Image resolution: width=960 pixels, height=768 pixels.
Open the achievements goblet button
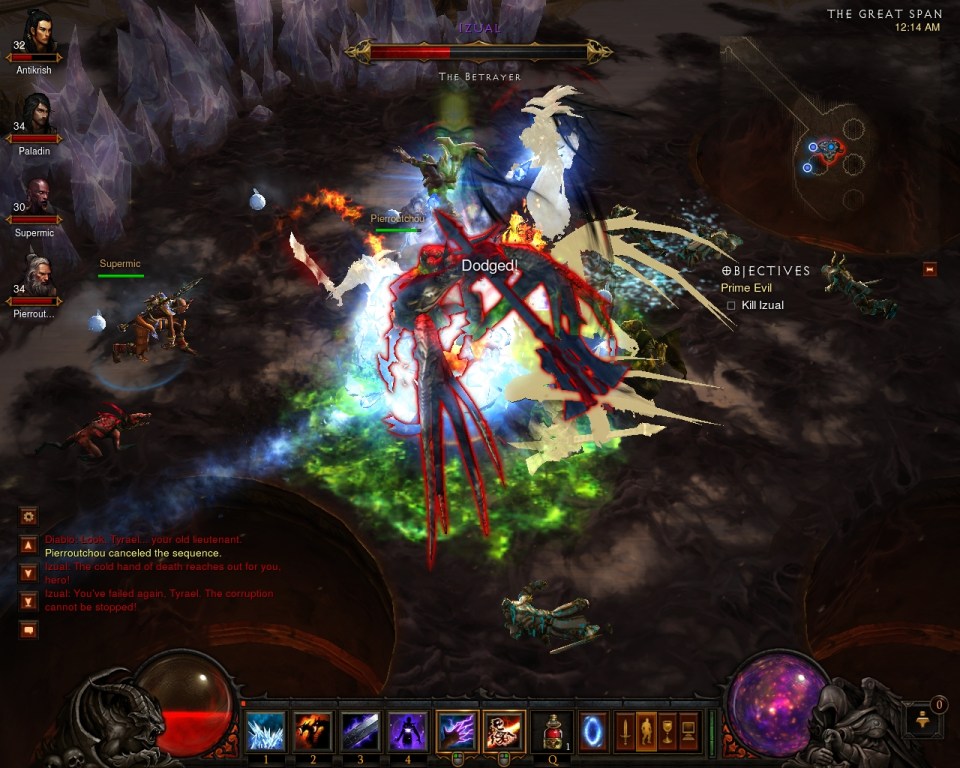click(667, 731)
